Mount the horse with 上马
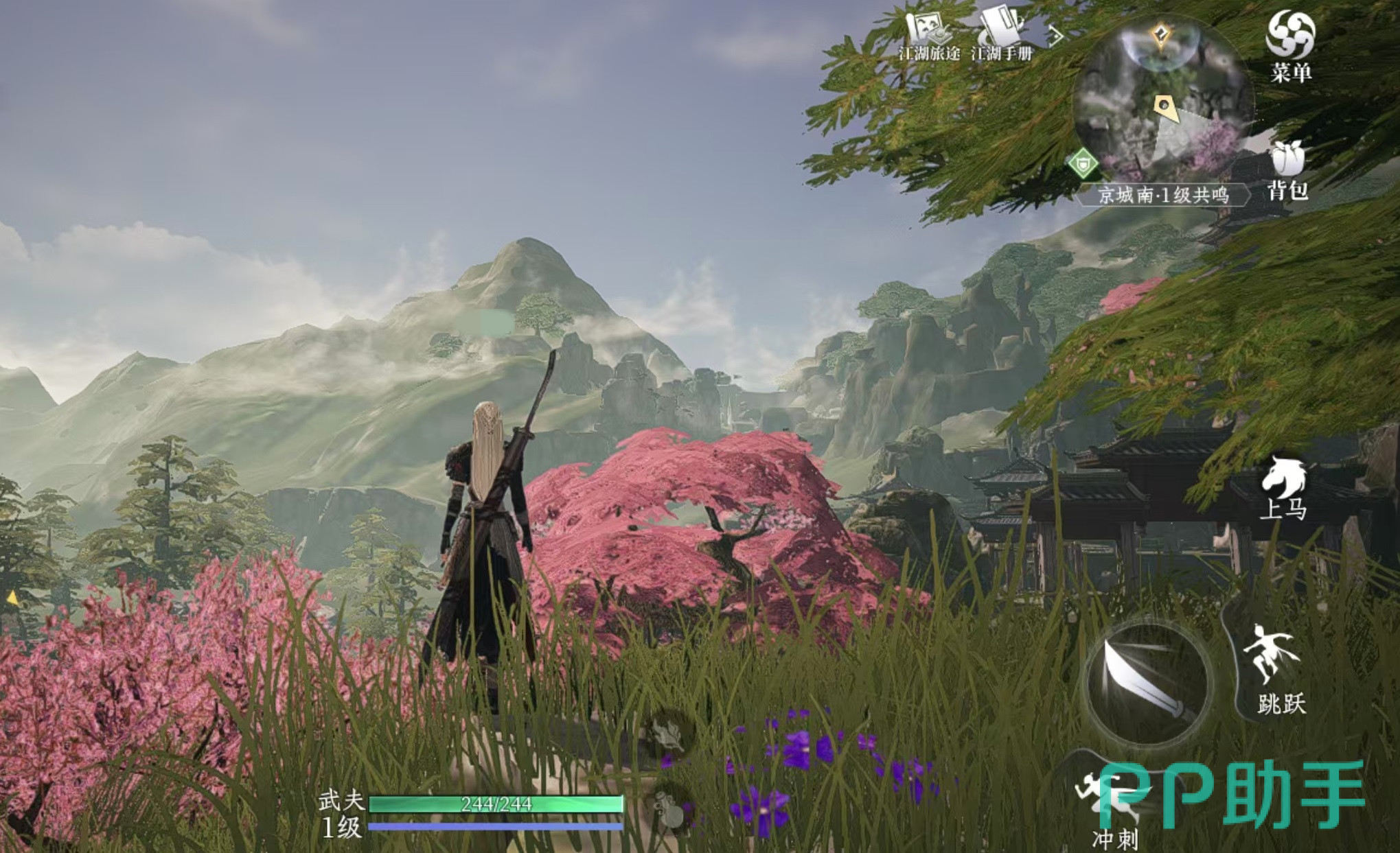This screenshot has height=853, width=1400. [x=1283, y=488]
